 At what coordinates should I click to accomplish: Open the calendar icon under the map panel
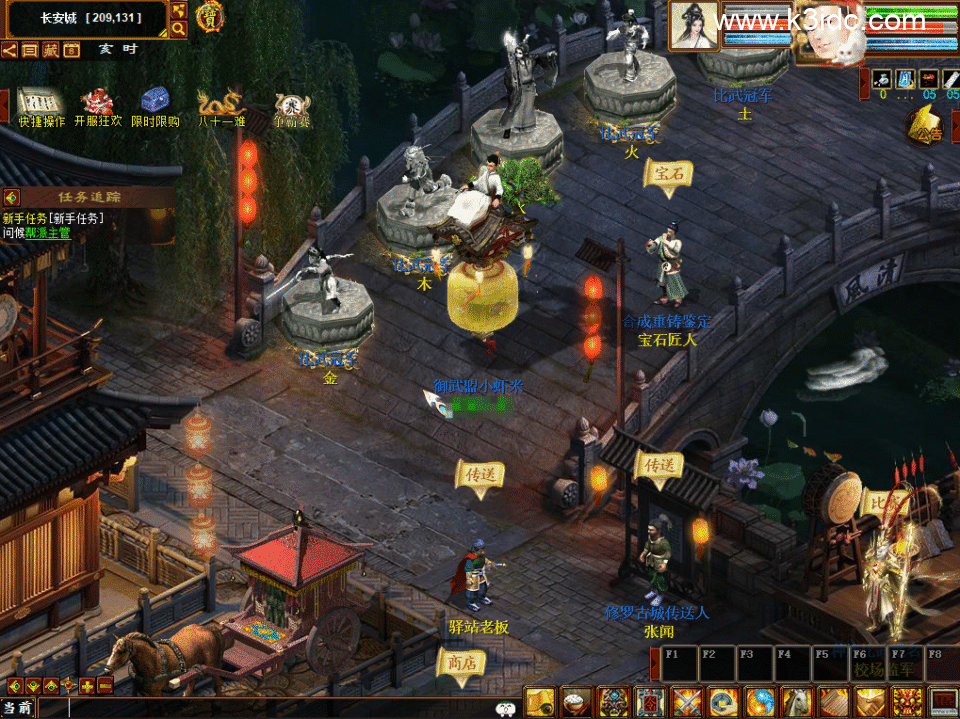(x=71, y=50)
